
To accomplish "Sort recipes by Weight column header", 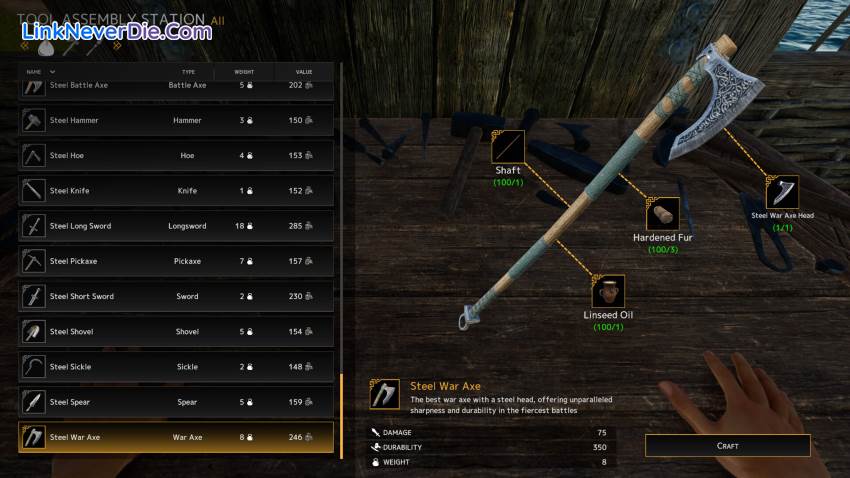I will 244,72.
